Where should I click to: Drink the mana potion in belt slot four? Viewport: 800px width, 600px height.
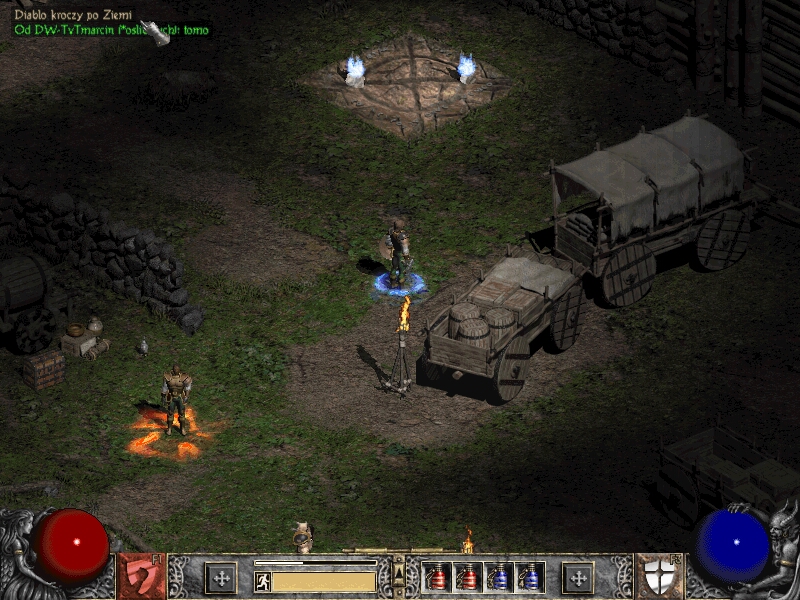(530, 577)
